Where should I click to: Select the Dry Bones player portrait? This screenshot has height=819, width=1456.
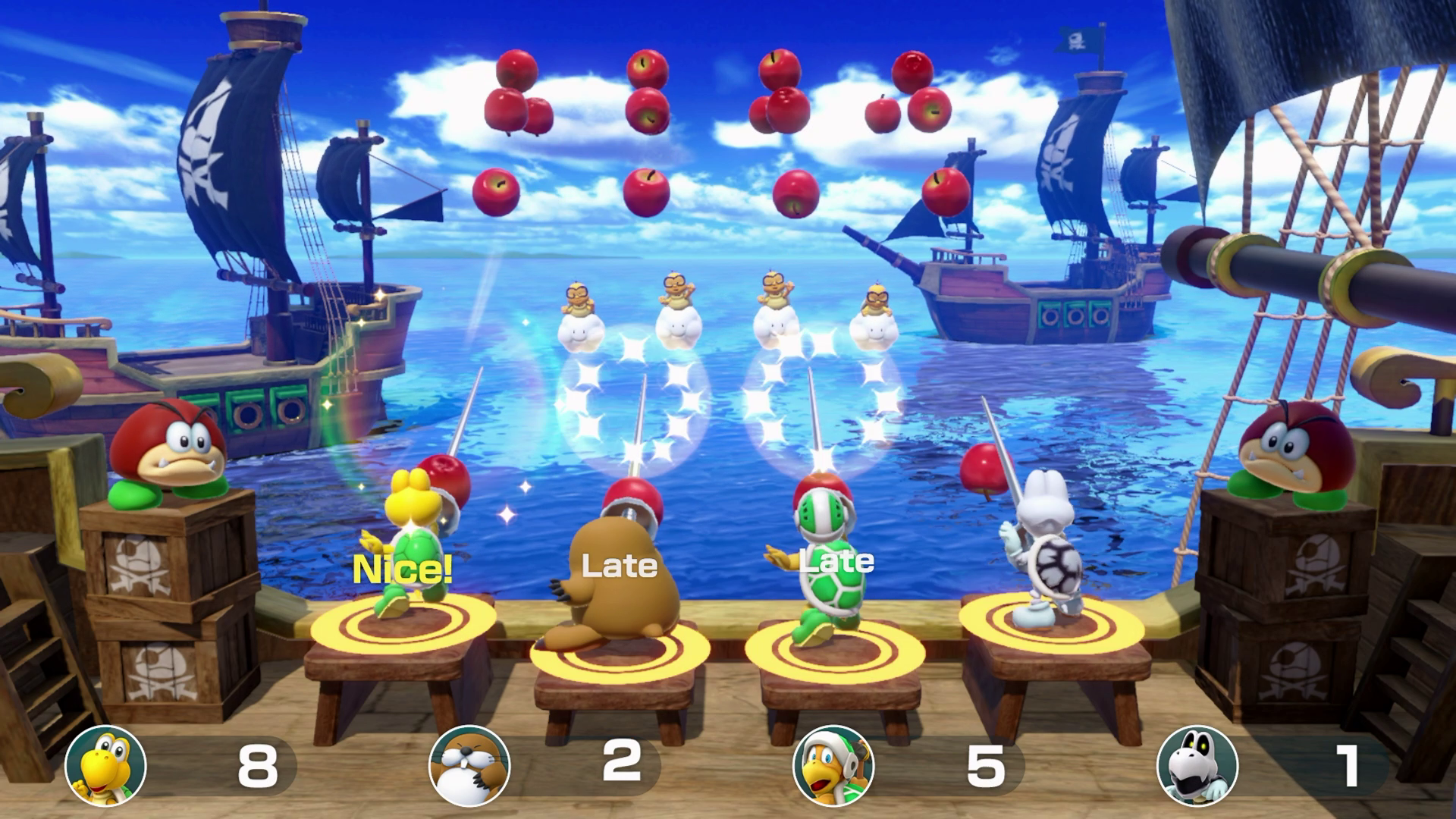[1197, 765]
